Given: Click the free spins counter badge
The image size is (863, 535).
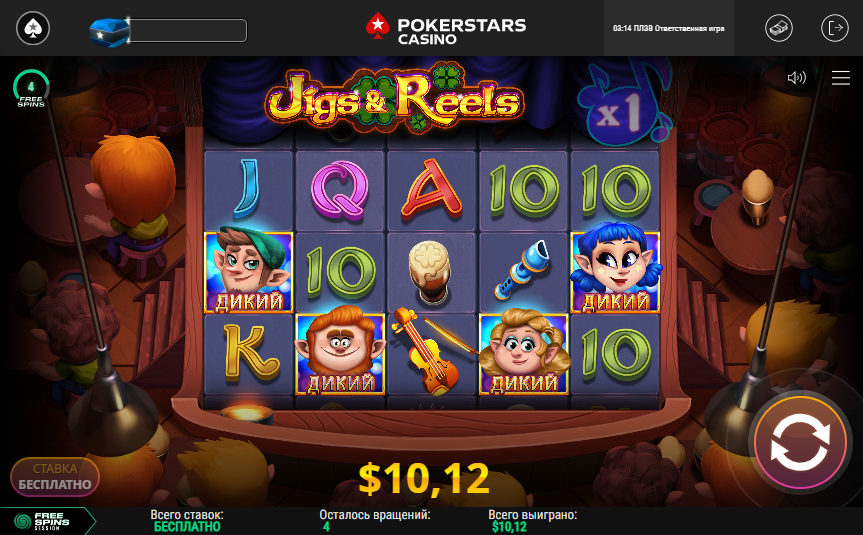Looking at the screenshot, I should pos(31,90).
